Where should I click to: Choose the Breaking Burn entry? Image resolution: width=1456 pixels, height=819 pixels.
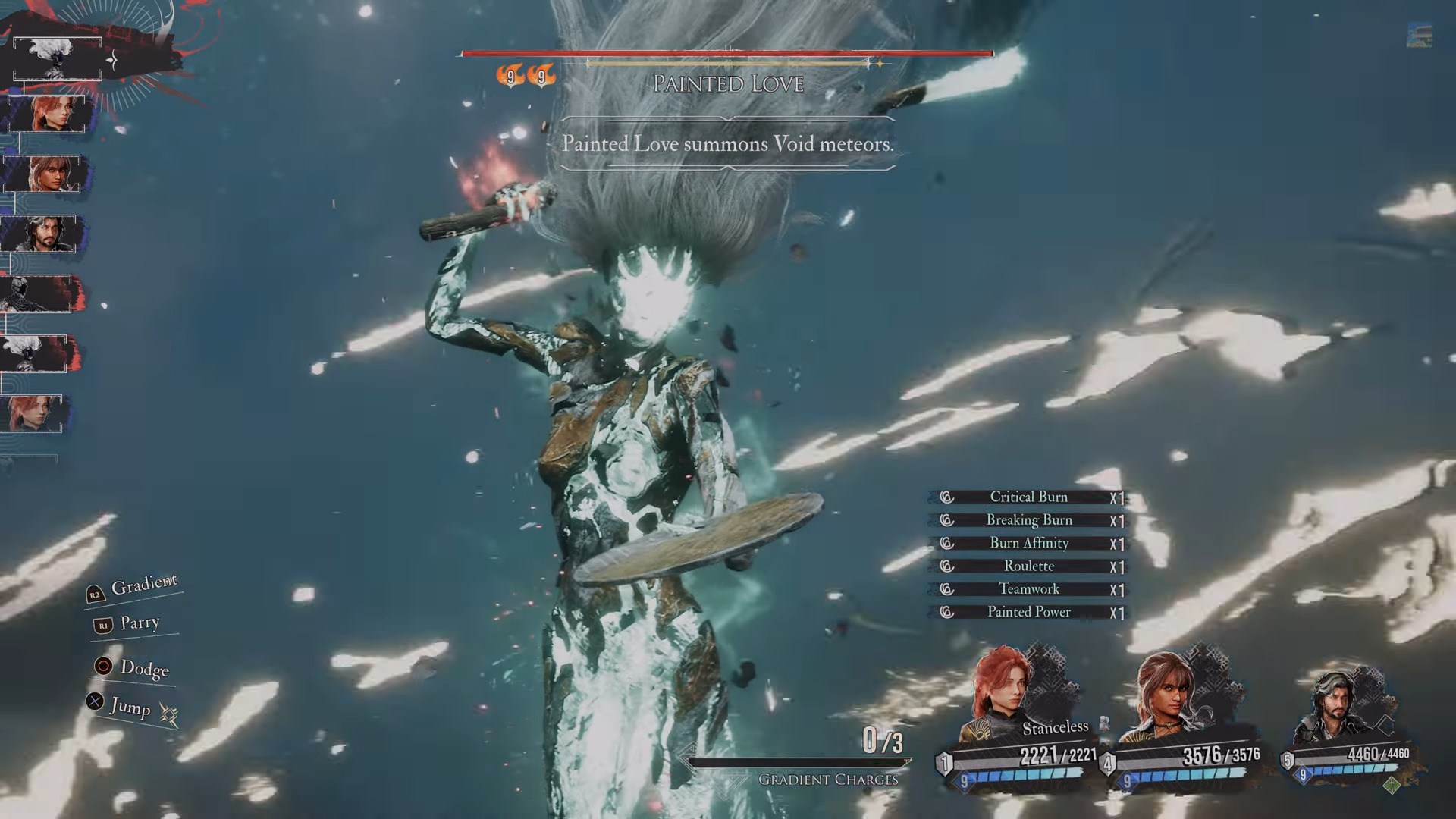1028,520
